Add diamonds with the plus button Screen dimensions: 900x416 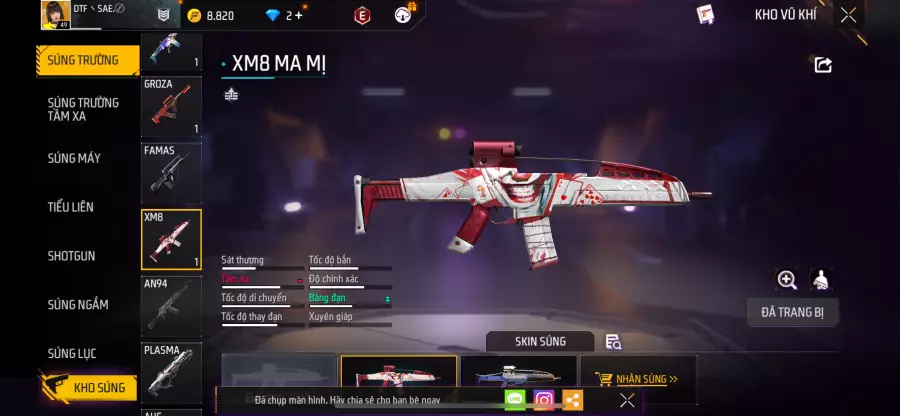click(298, 15)
